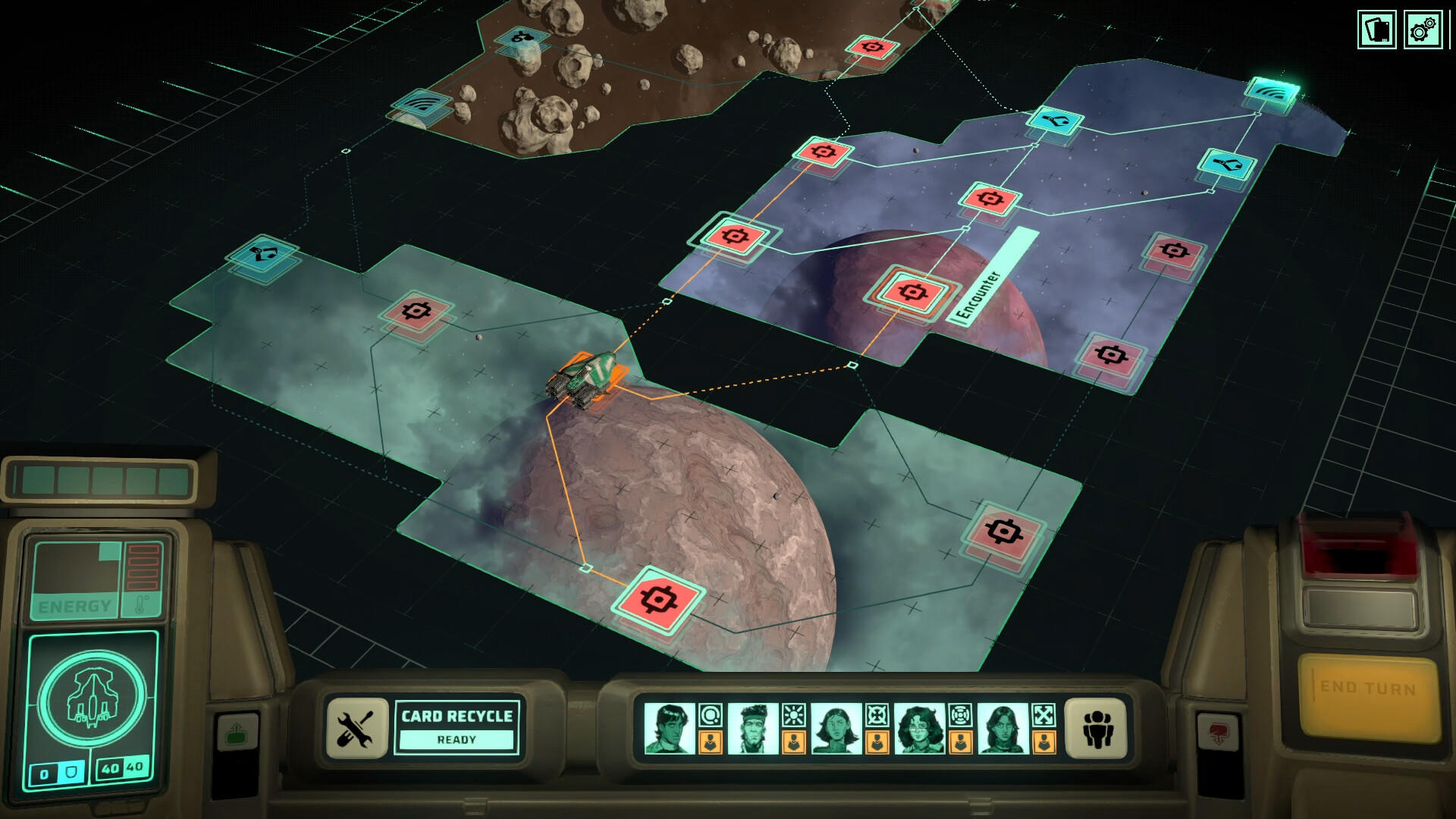Toggle the red alert switch right of crew bar
This screenshot has width=1456, height=819.
(x=1218, y=730)
